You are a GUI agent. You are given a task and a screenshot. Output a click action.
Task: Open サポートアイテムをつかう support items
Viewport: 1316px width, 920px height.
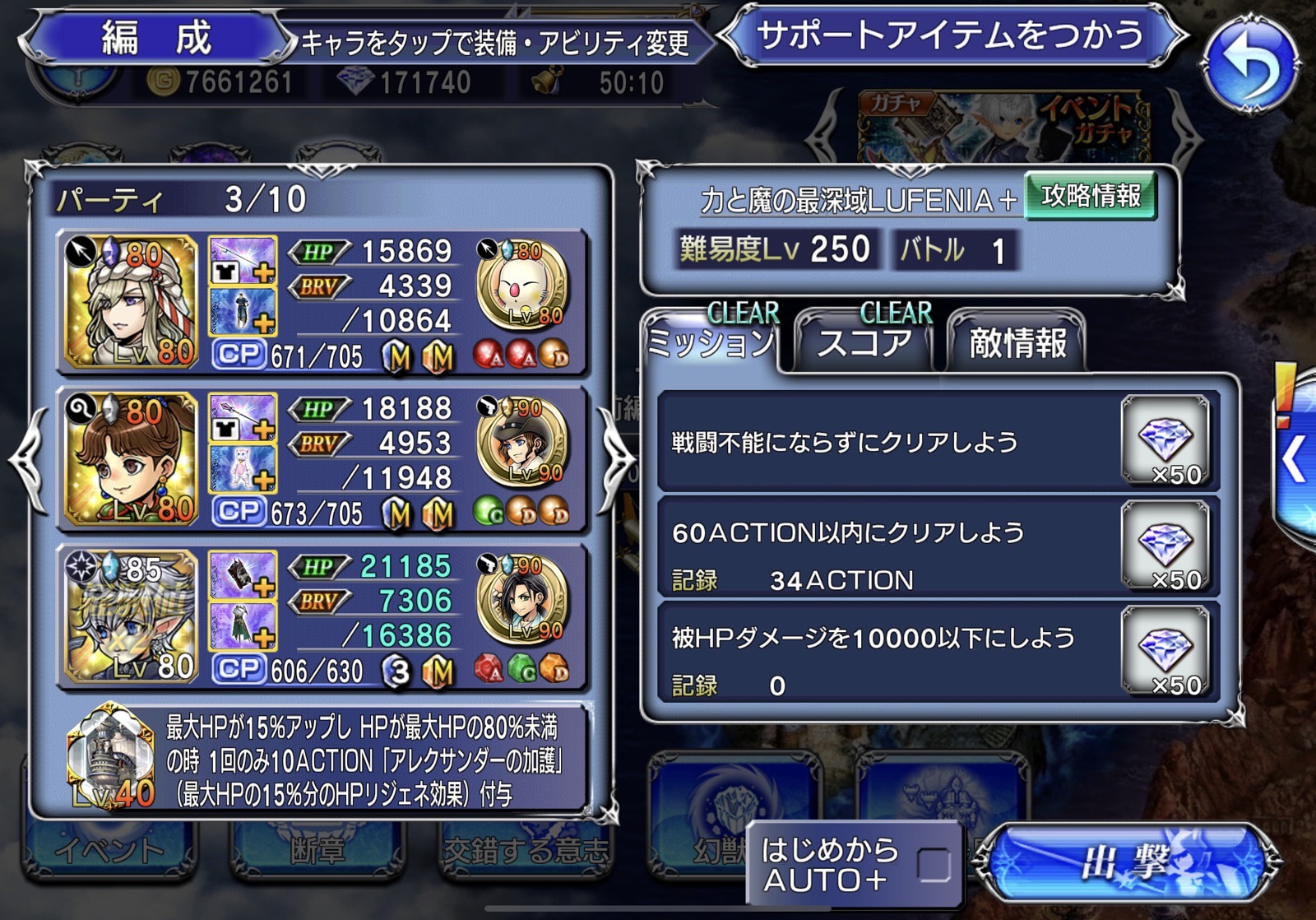point(951,36)
